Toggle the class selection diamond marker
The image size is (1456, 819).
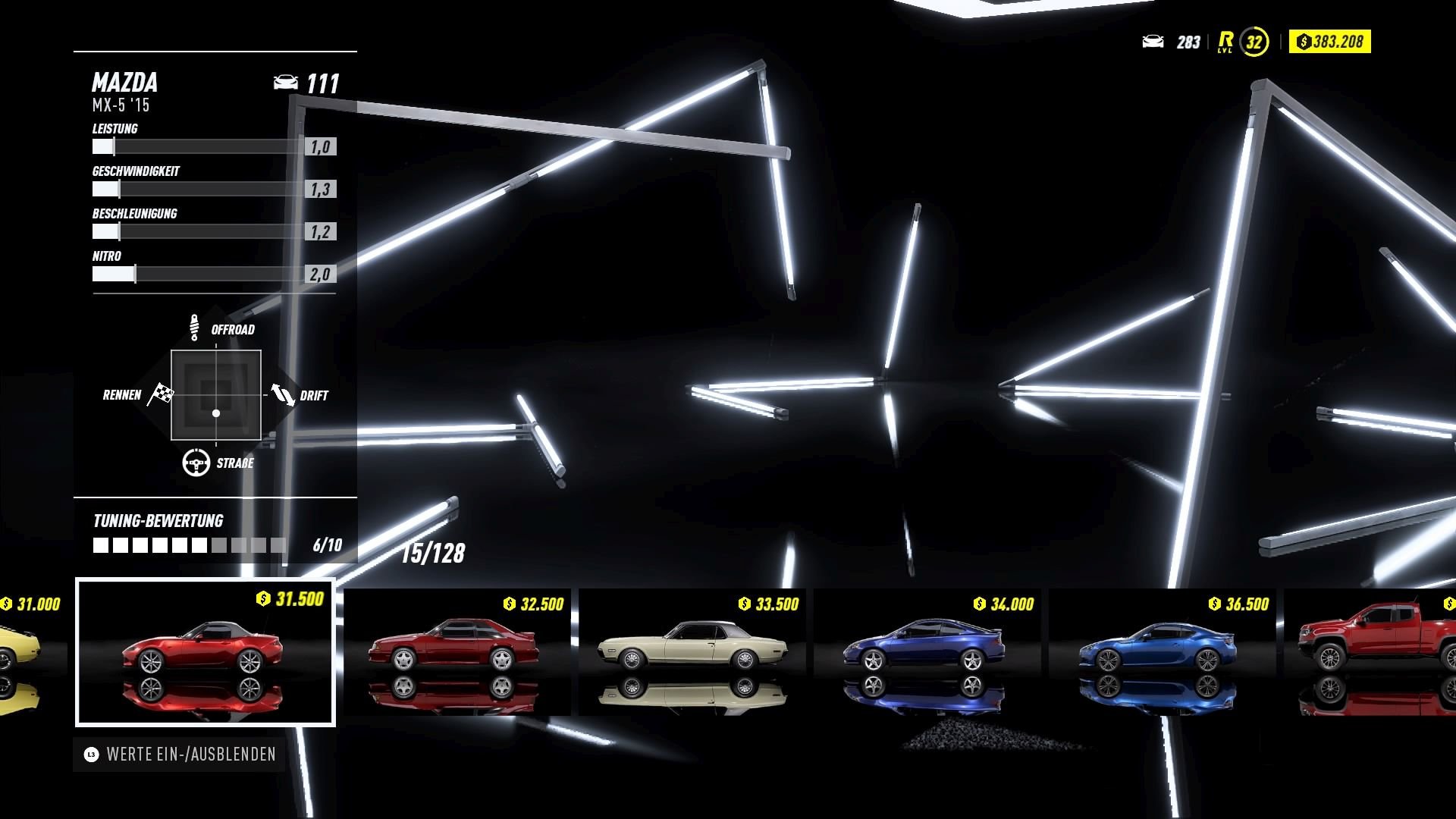click(216, 413)
